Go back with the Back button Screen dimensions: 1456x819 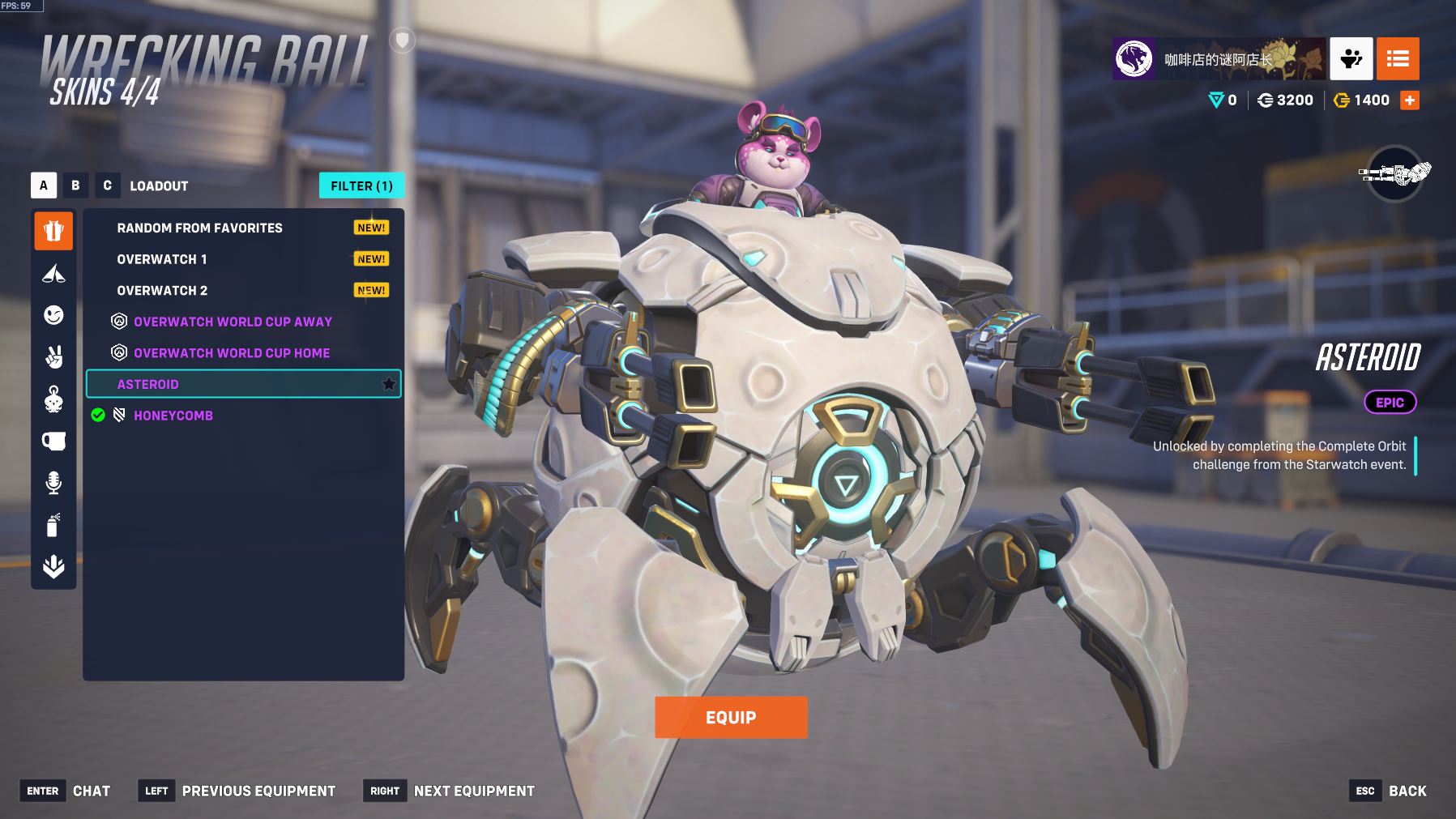coord(1407,791)
